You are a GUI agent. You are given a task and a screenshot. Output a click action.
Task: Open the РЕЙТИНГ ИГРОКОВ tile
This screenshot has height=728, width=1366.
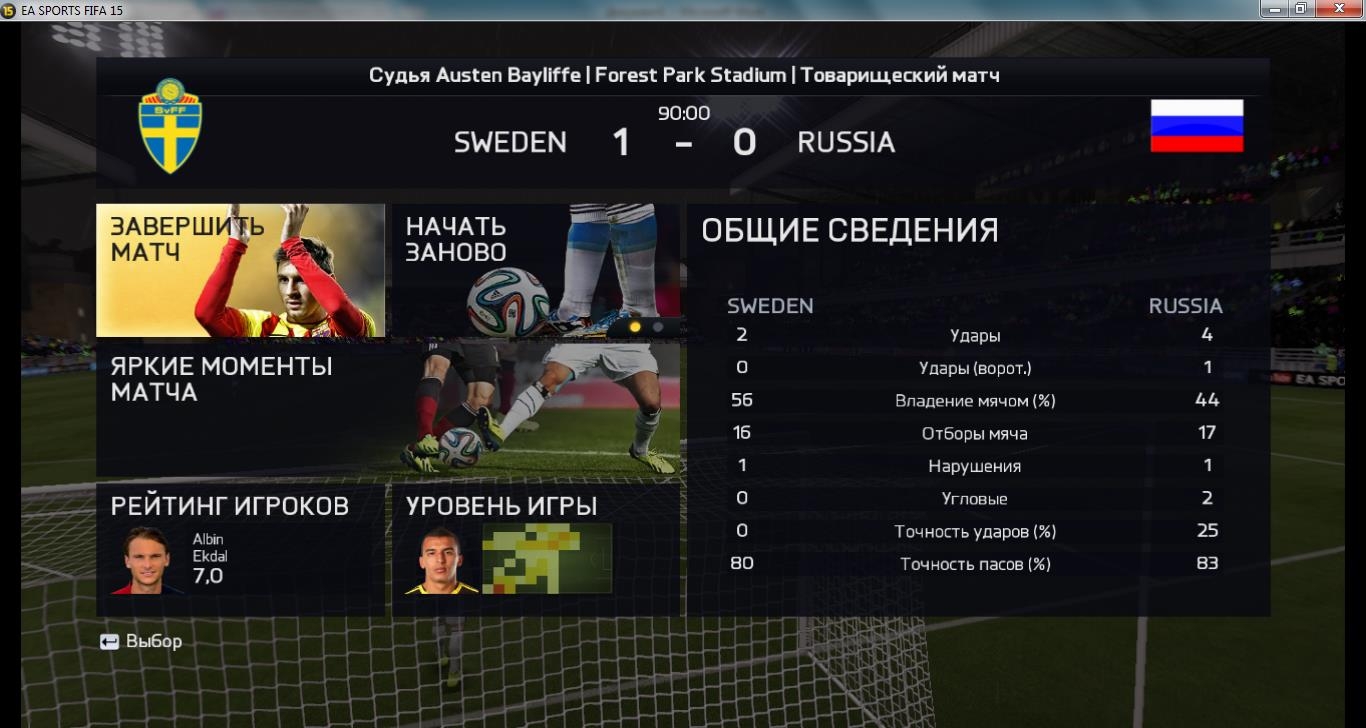pyautogui.click(x=240, y=549)
